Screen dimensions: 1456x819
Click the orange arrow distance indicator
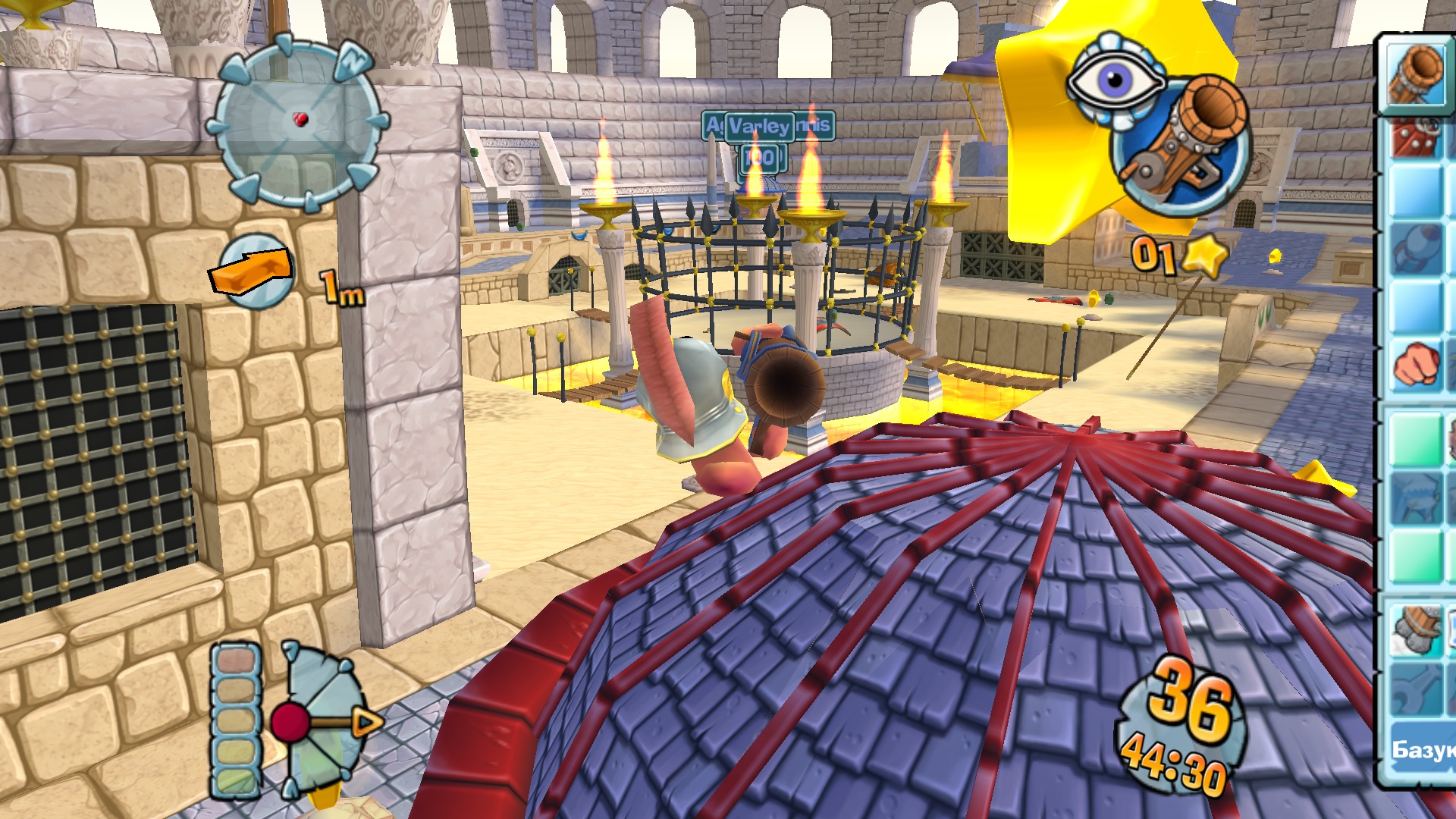tap(253, 271)
